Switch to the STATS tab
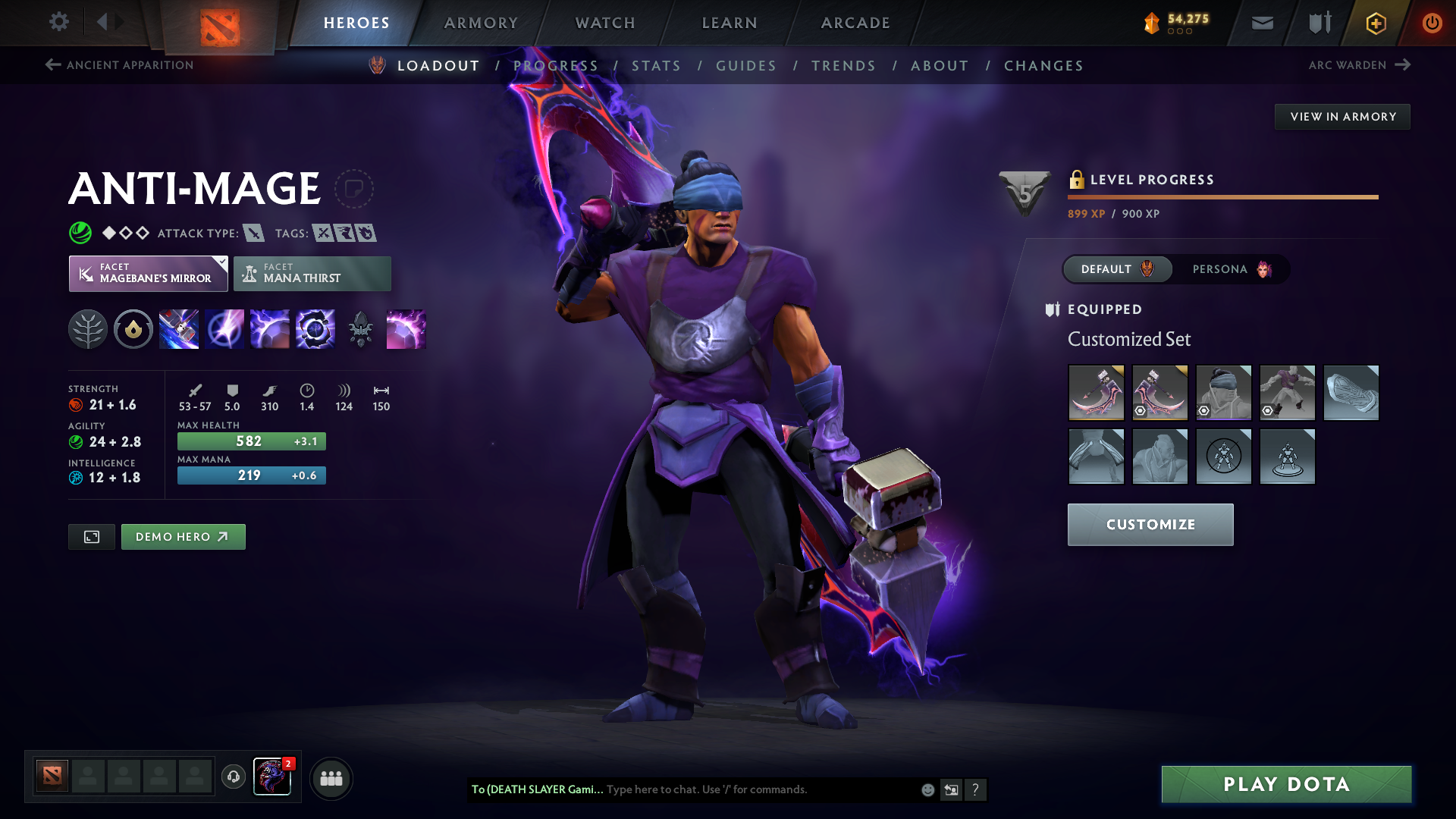 [x=657, y=65]
